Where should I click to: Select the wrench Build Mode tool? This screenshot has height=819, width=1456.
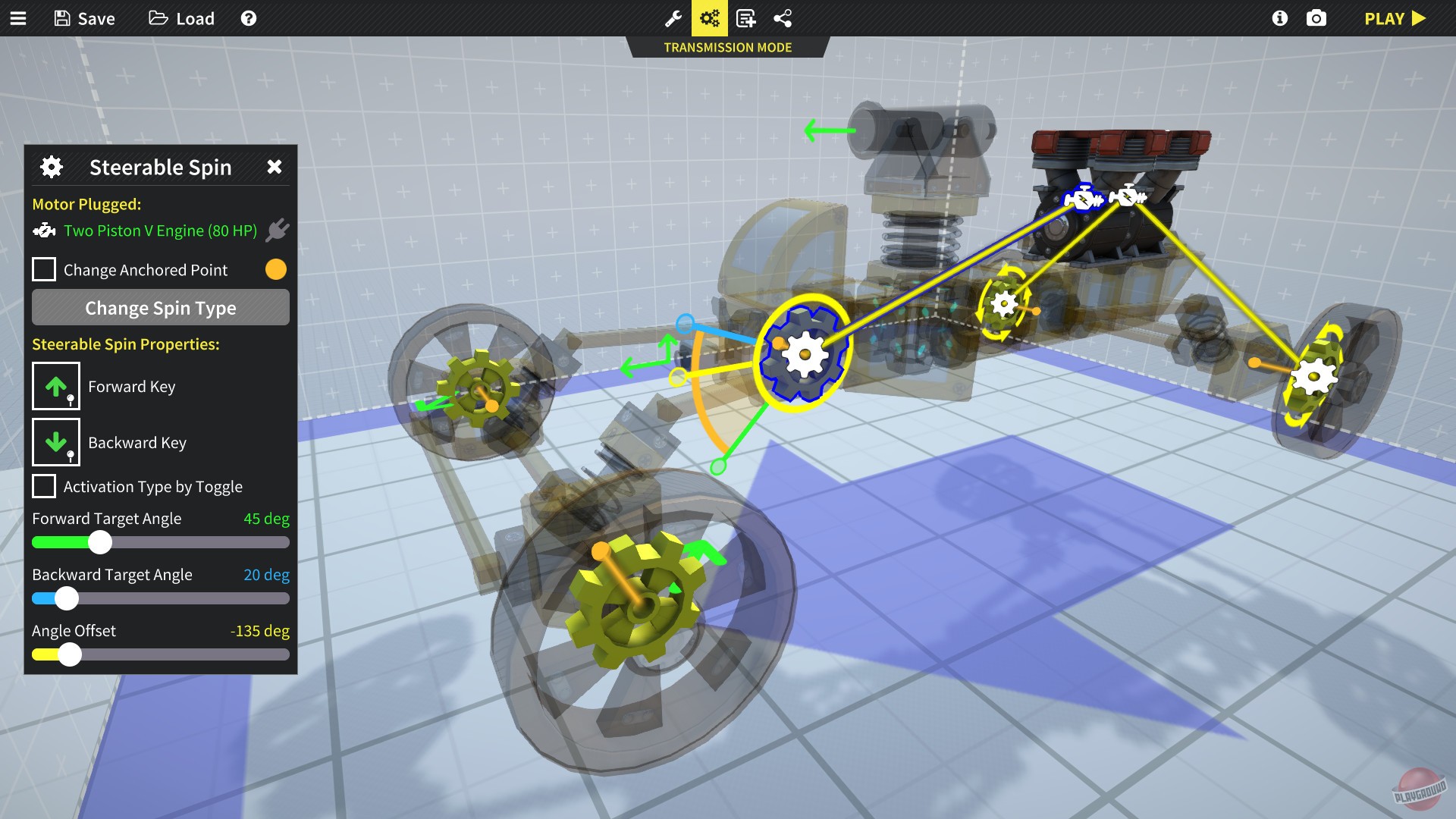pyautogui.click(x=674, y=18)
